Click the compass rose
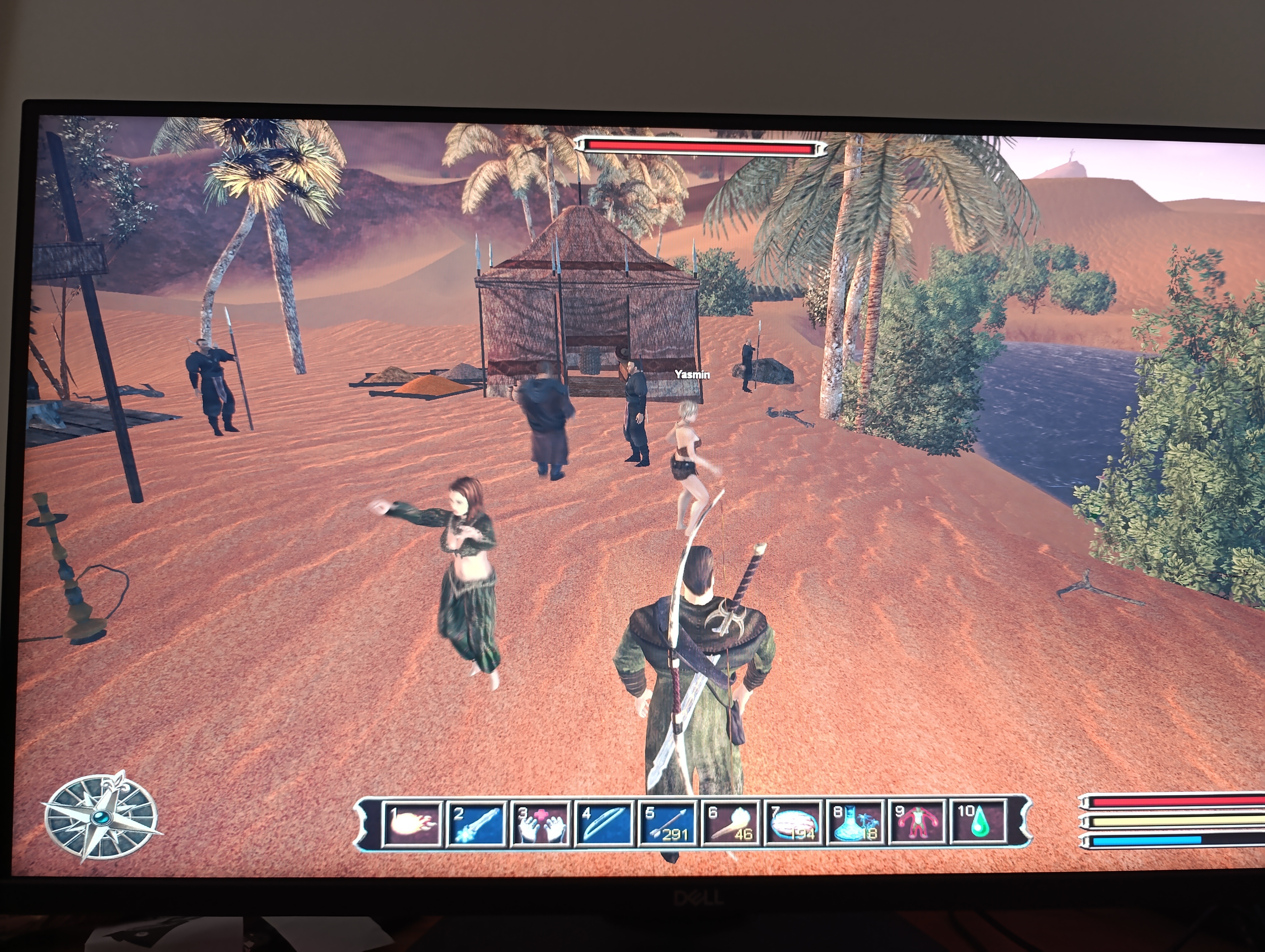The height and width of the screenshot is (952, 1265). point(102,816)
